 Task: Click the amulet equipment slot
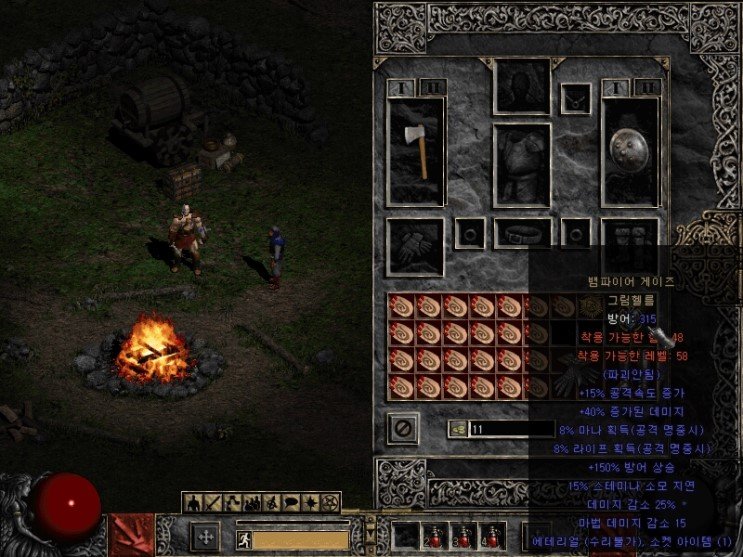(x=575, y=98)
